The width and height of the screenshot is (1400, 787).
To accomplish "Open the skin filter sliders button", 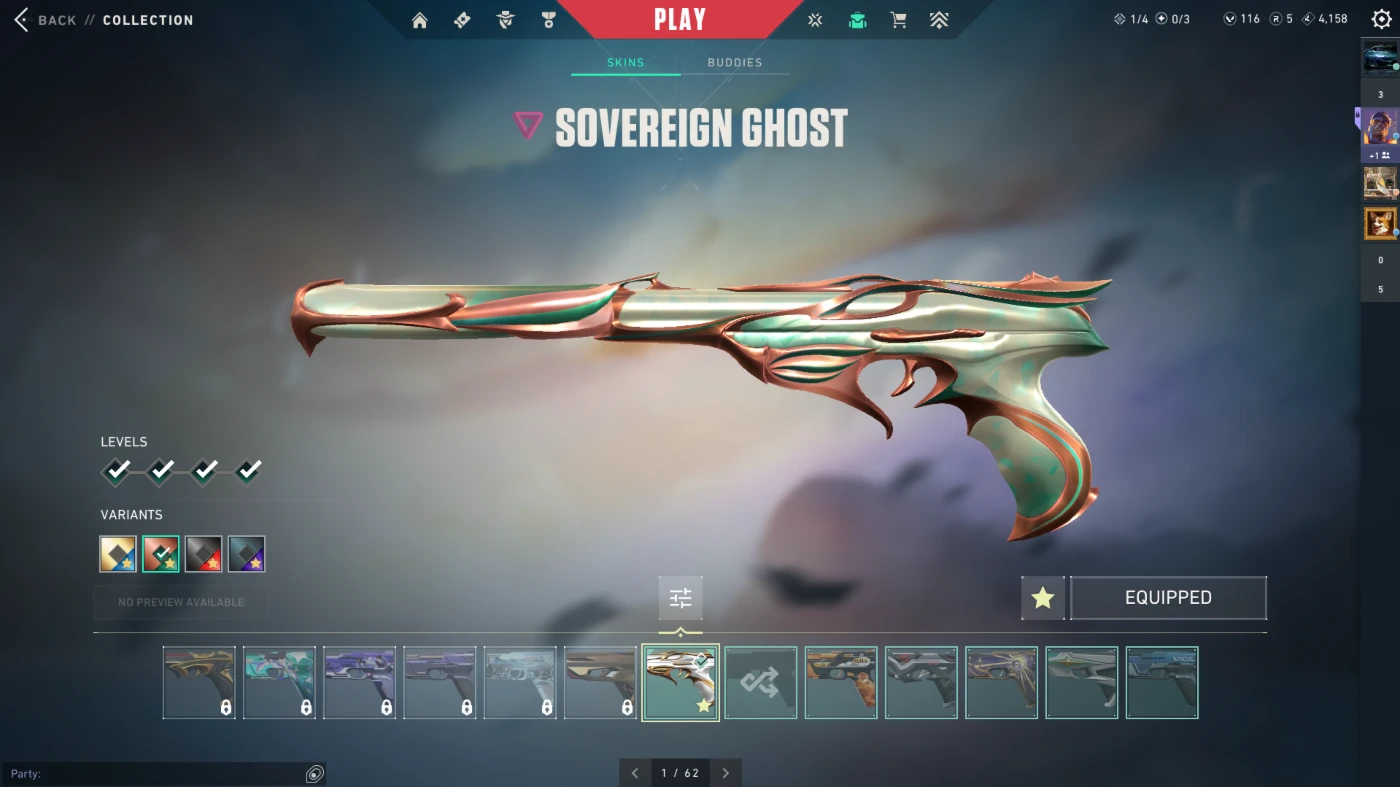I will (x=681, y=598).
